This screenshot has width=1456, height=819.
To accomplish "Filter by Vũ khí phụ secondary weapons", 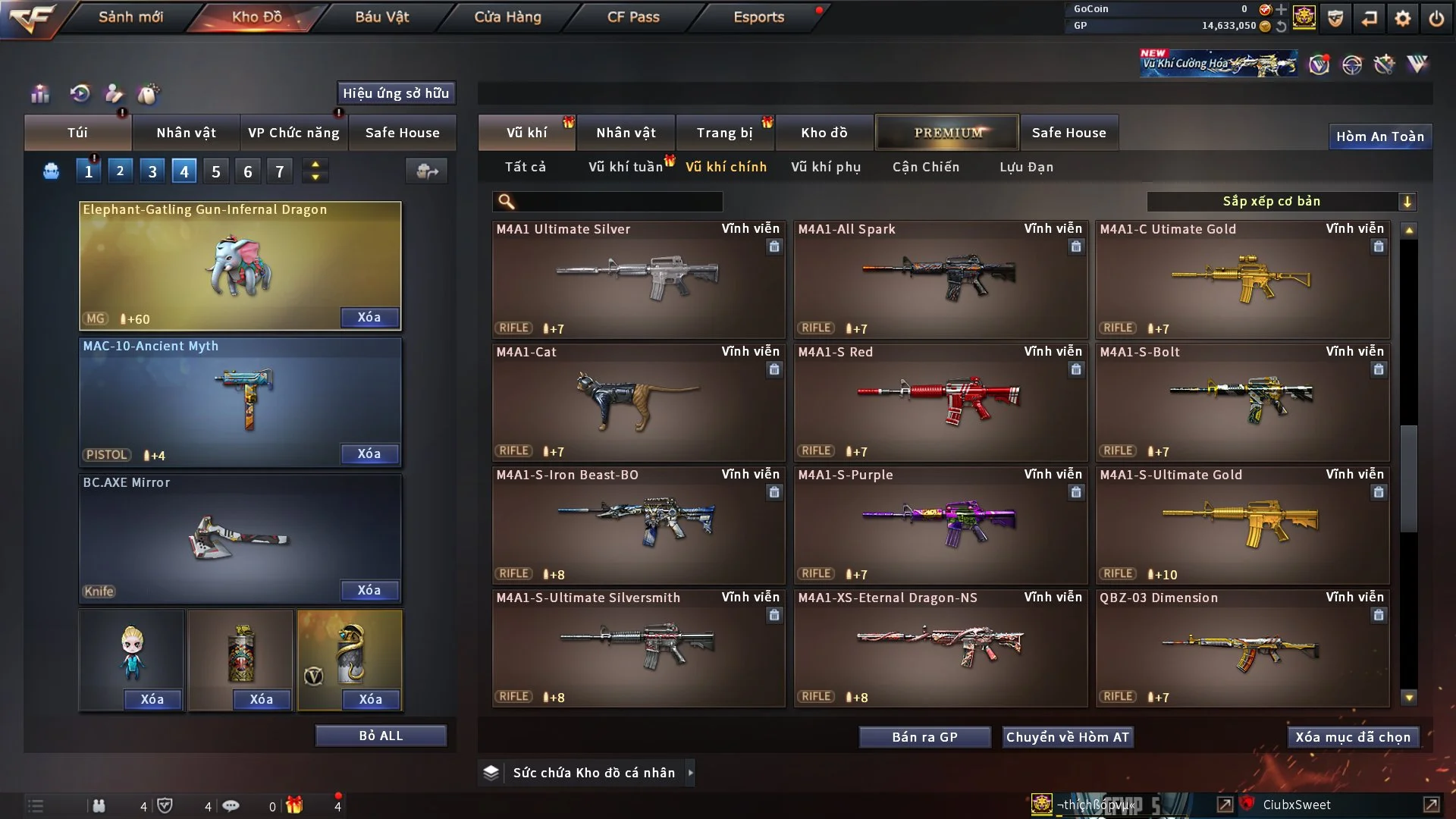I will click(x=826, y=167).
